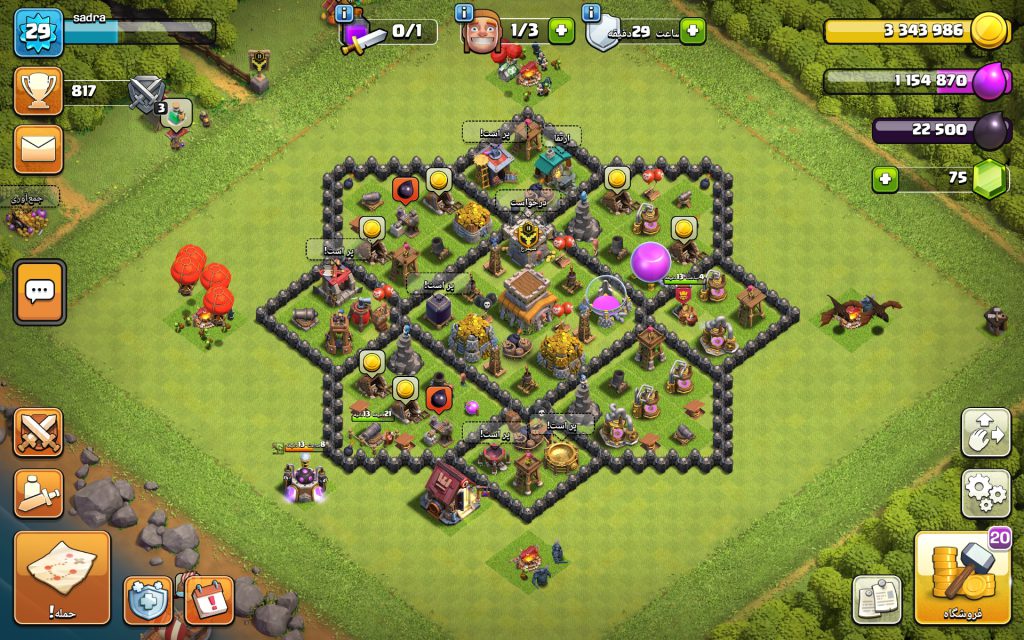
Task: Add more builders with the plus button
Action: tap(561, 31)
